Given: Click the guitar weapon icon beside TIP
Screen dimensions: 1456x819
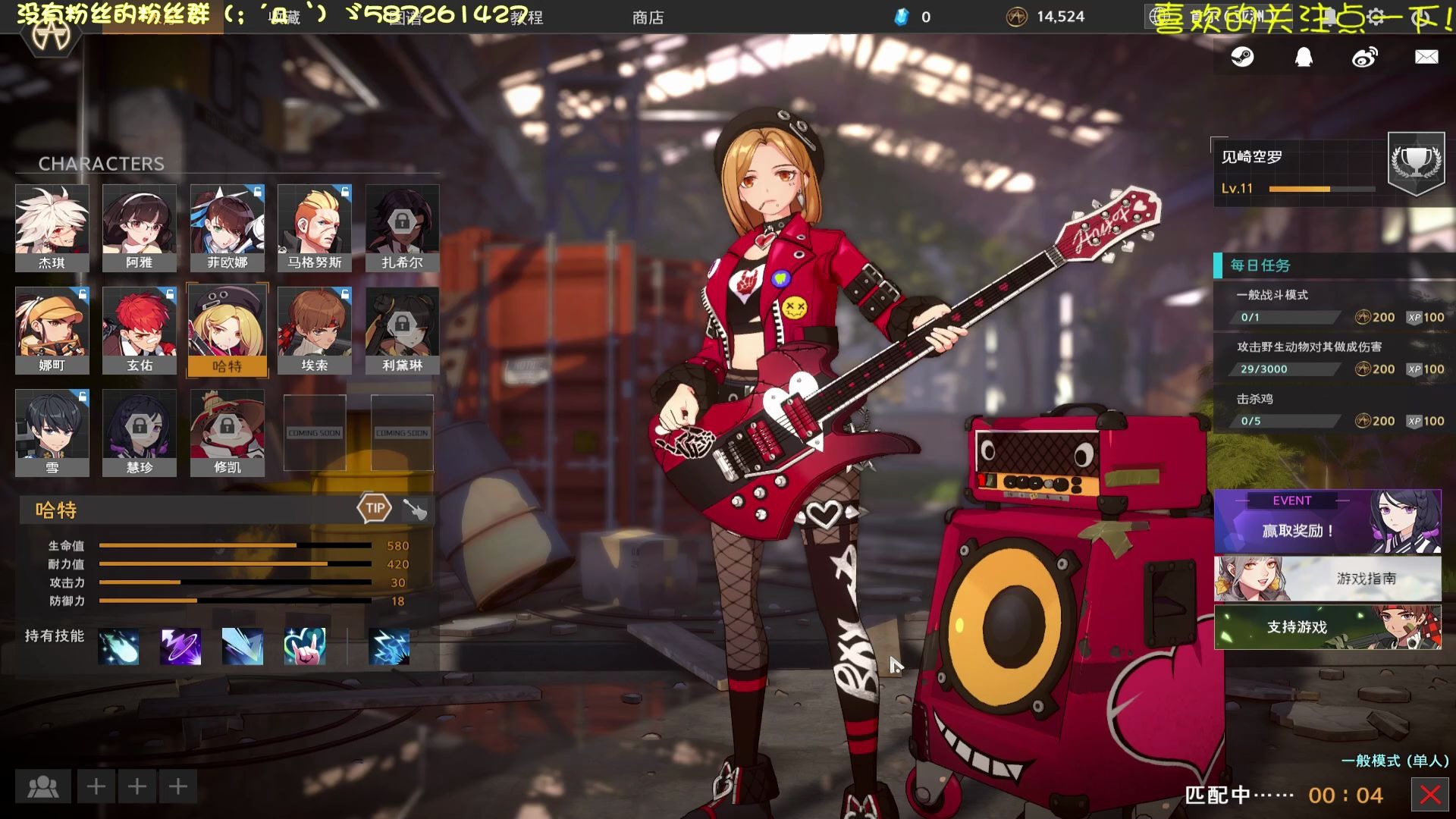Looking at the screenshot, I should point(415,509).
